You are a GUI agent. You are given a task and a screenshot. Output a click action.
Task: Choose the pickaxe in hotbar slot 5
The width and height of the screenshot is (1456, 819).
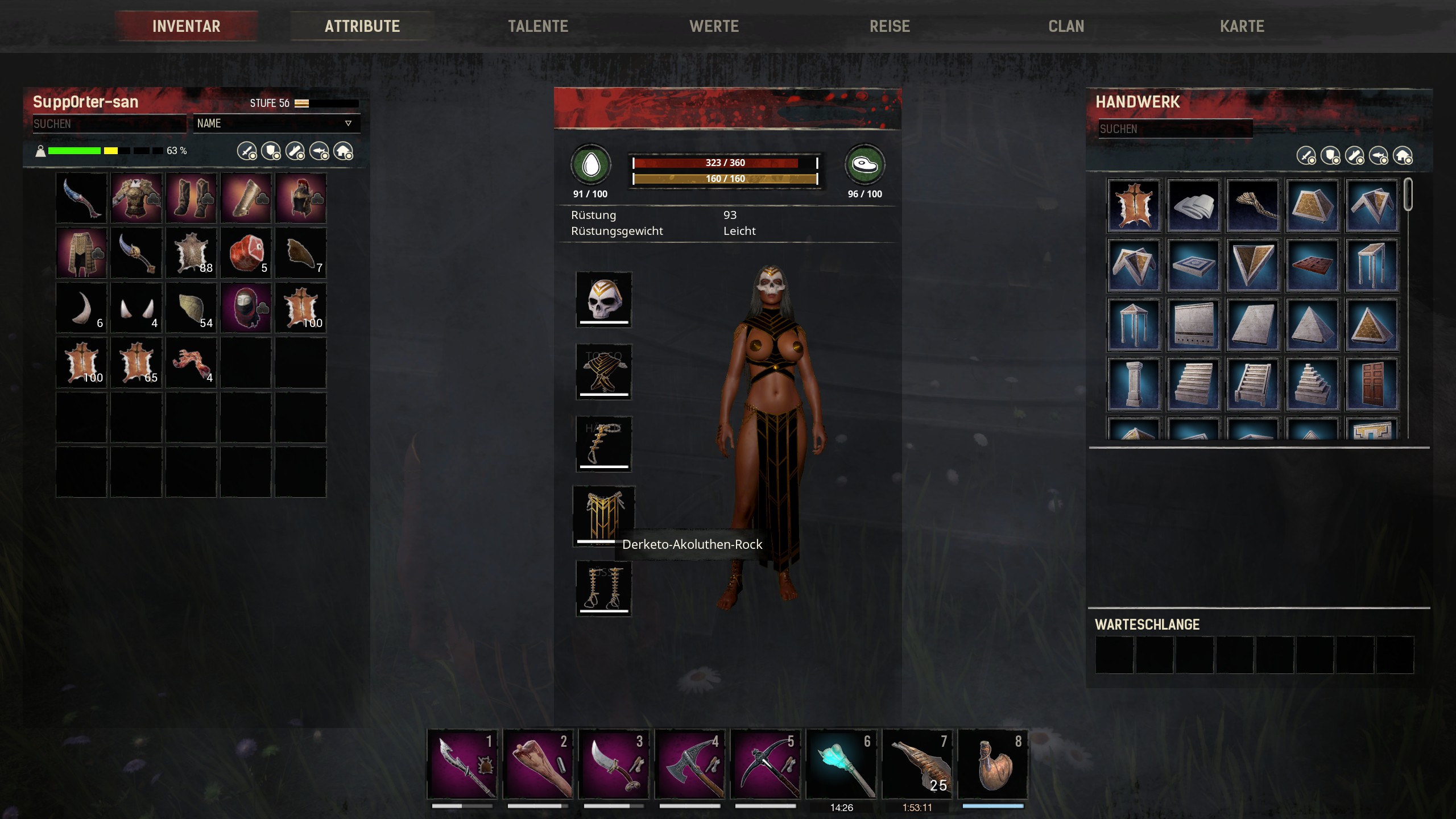coord(765,764)
